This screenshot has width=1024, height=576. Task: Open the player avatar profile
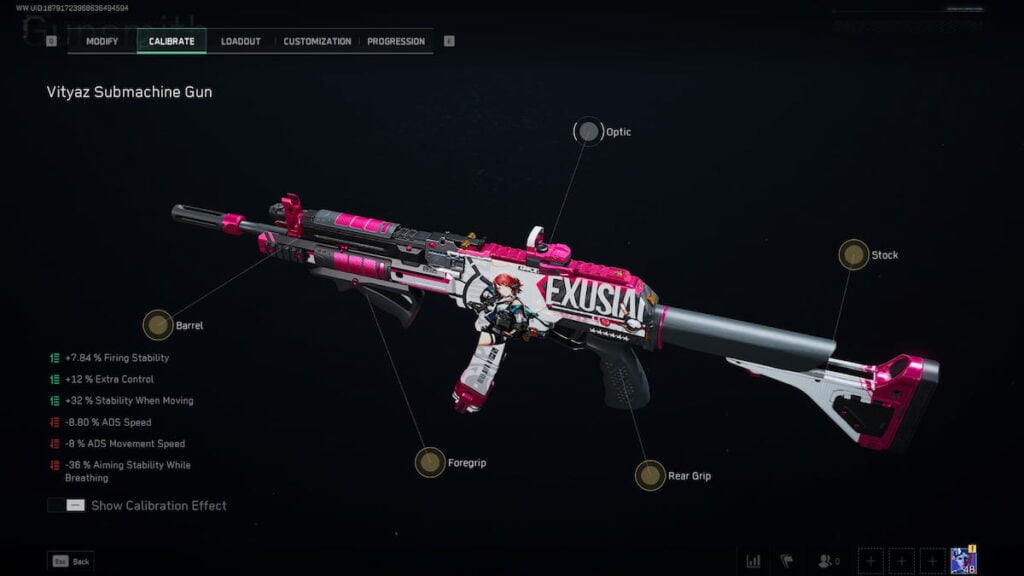point(963,560)
